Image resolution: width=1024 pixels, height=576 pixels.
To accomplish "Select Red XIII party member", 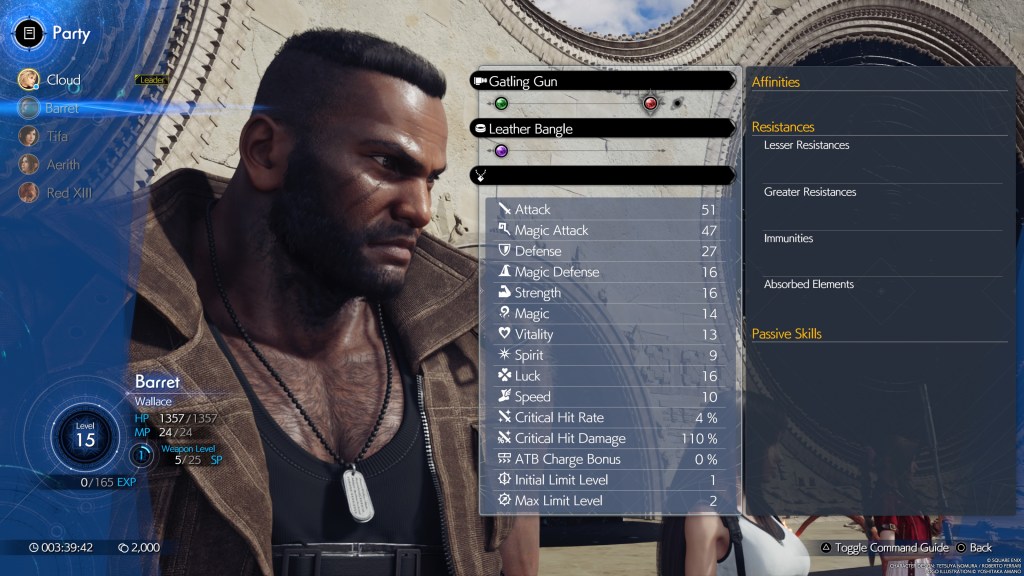I will click(68, 192).
